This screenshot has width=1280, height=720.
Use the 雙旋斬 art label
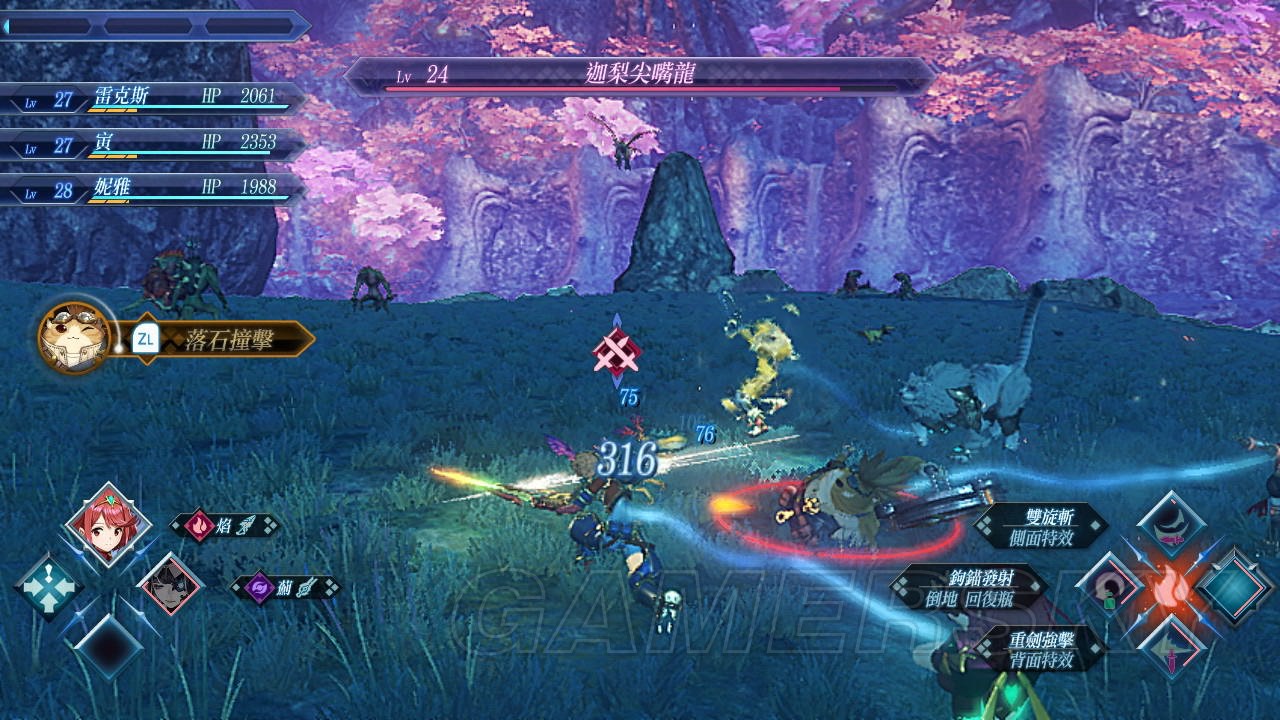(1040, 526)
